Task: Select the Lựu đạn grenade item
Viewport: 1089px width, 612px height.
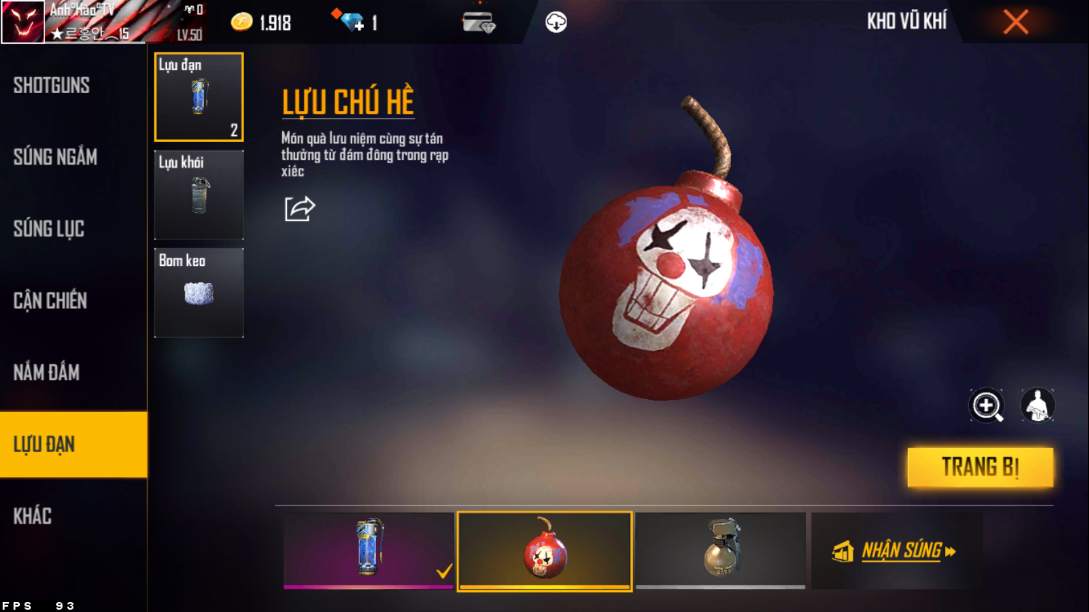Action: 199,97
